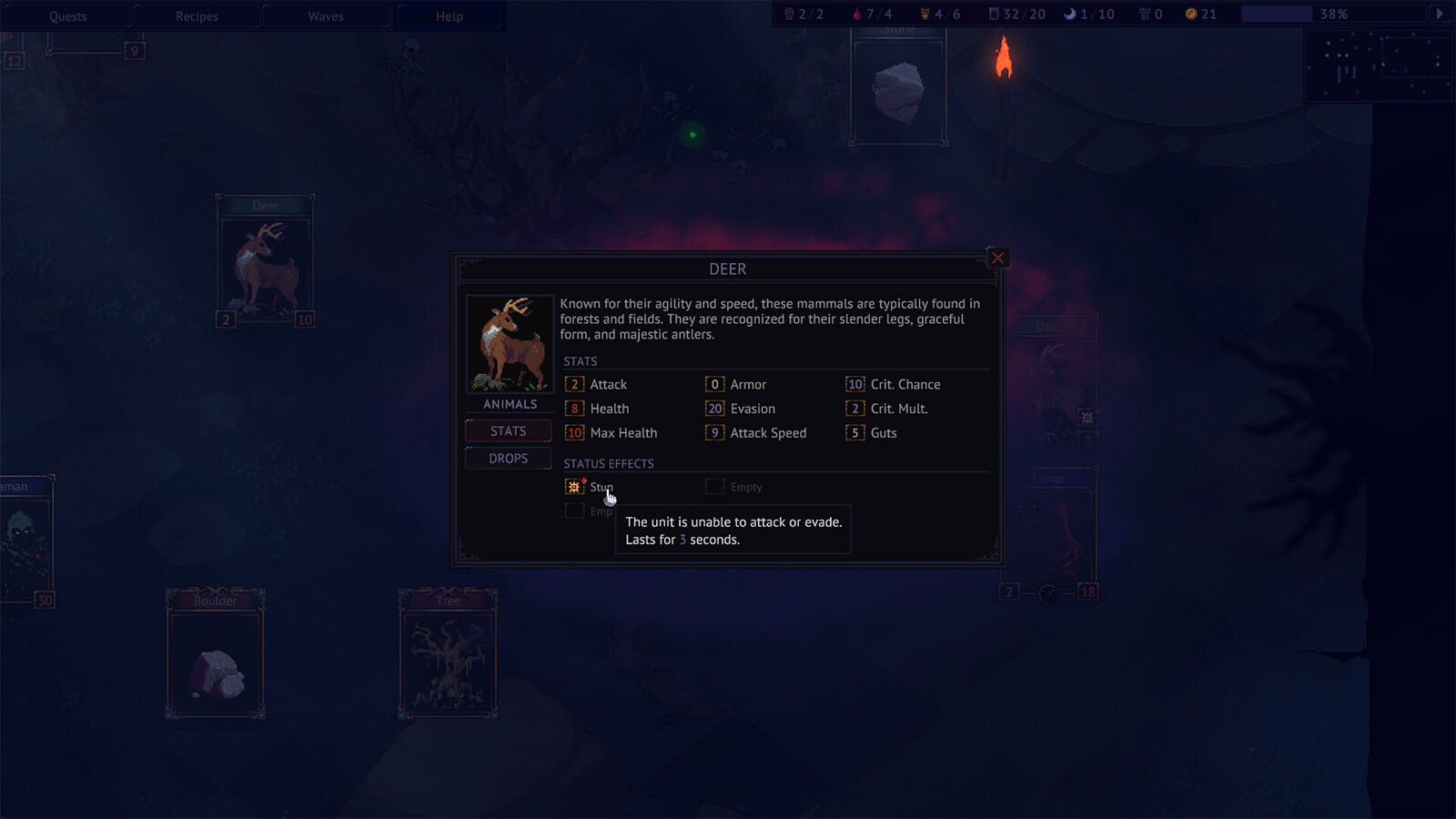Open the Recipes menu

197,16
